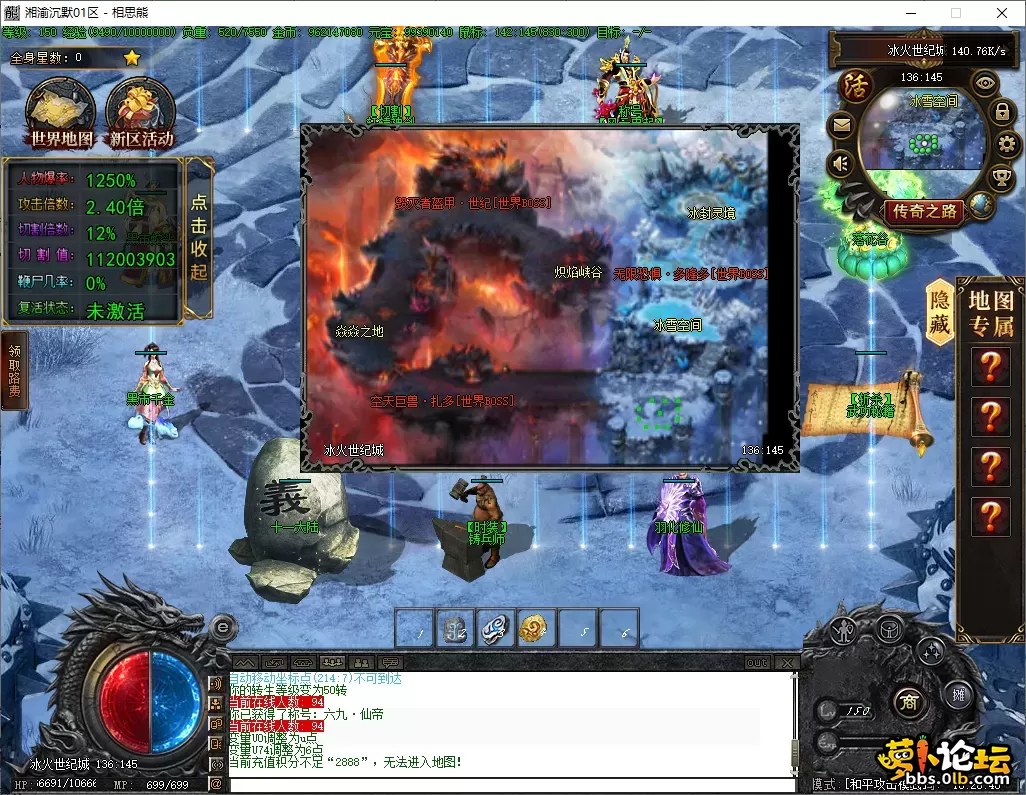Image resolution: width=1026 pixels, height=795 pixels.
Task: Toggle sound with the speaker icon
Action: click(x=840, y=163)
